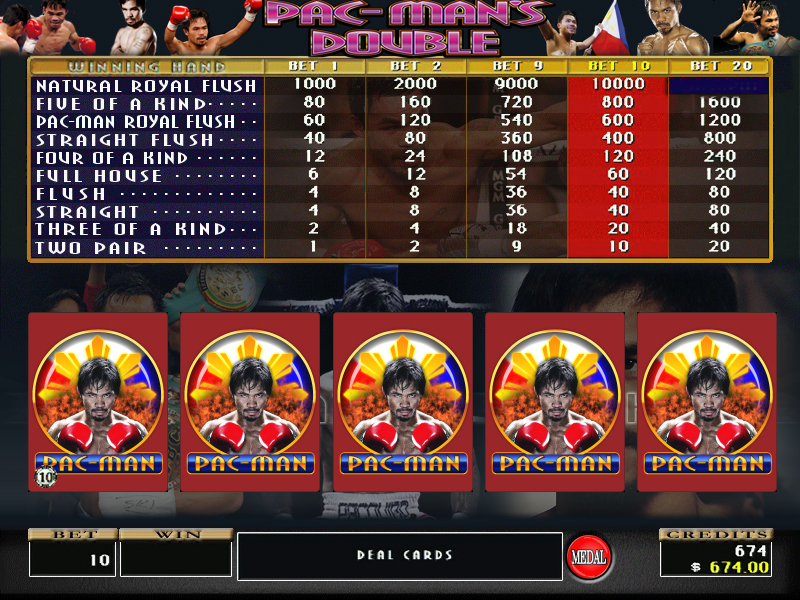Switch to the Bet 9 column header

click(x=516, y=66)
